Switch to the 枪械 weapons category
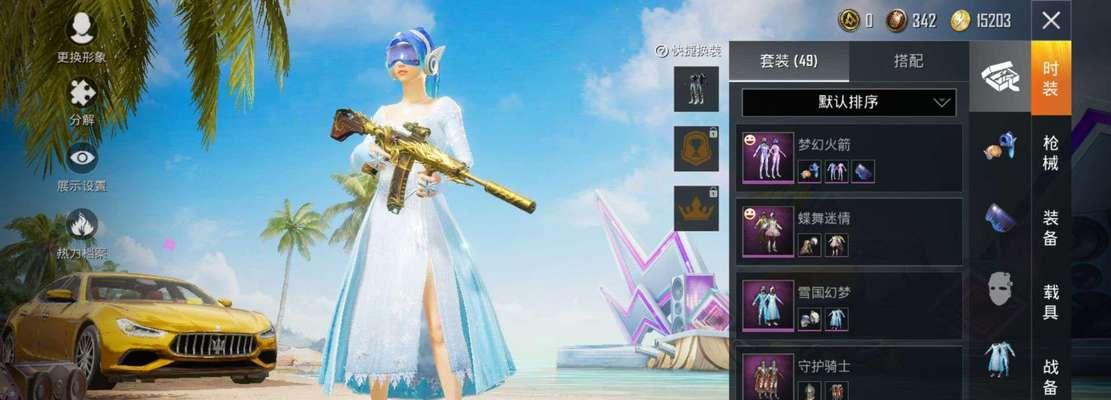Viewport: 1111px width, 400px height. coord(1051,153)
